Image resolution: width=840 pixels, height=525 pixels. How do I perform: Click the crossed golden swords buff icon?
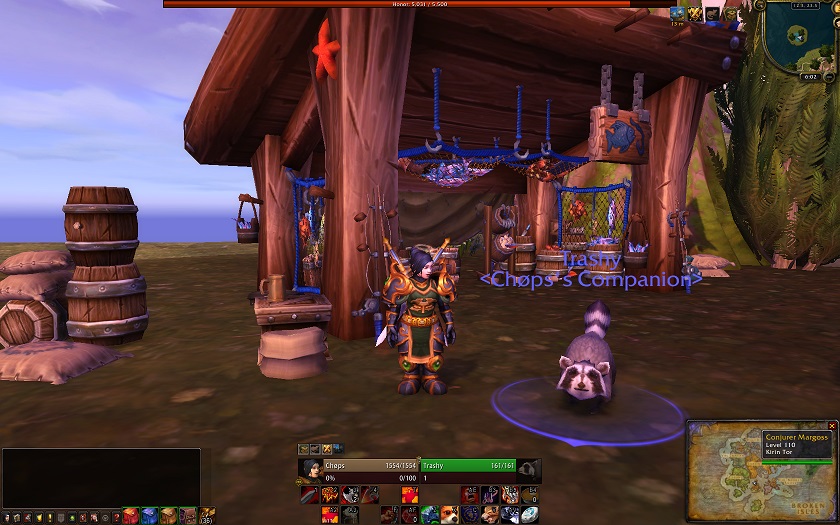pos(694,14)
